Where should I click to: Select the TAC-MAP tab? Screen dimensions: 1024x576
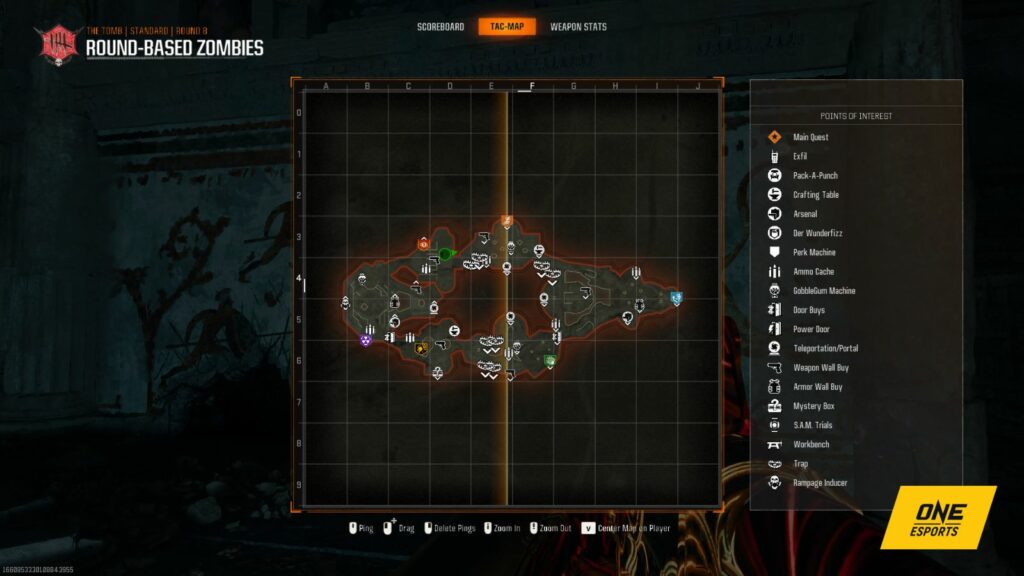coord(507,27)
